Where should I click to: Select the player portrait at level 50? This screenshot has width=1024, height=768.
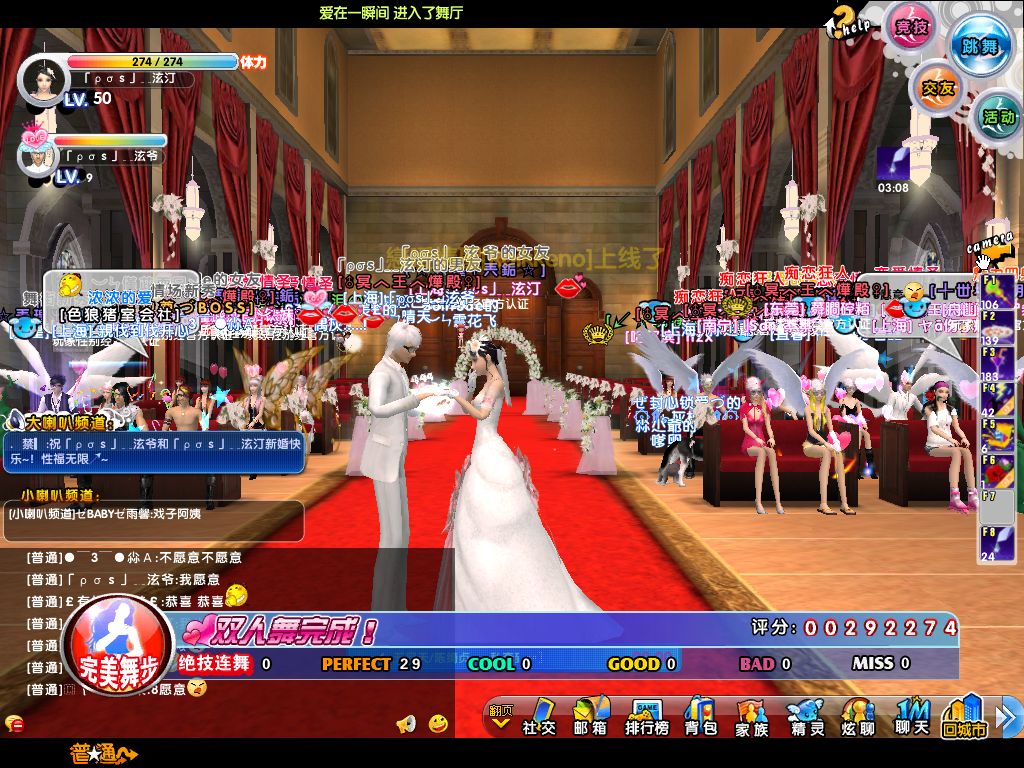41,79
